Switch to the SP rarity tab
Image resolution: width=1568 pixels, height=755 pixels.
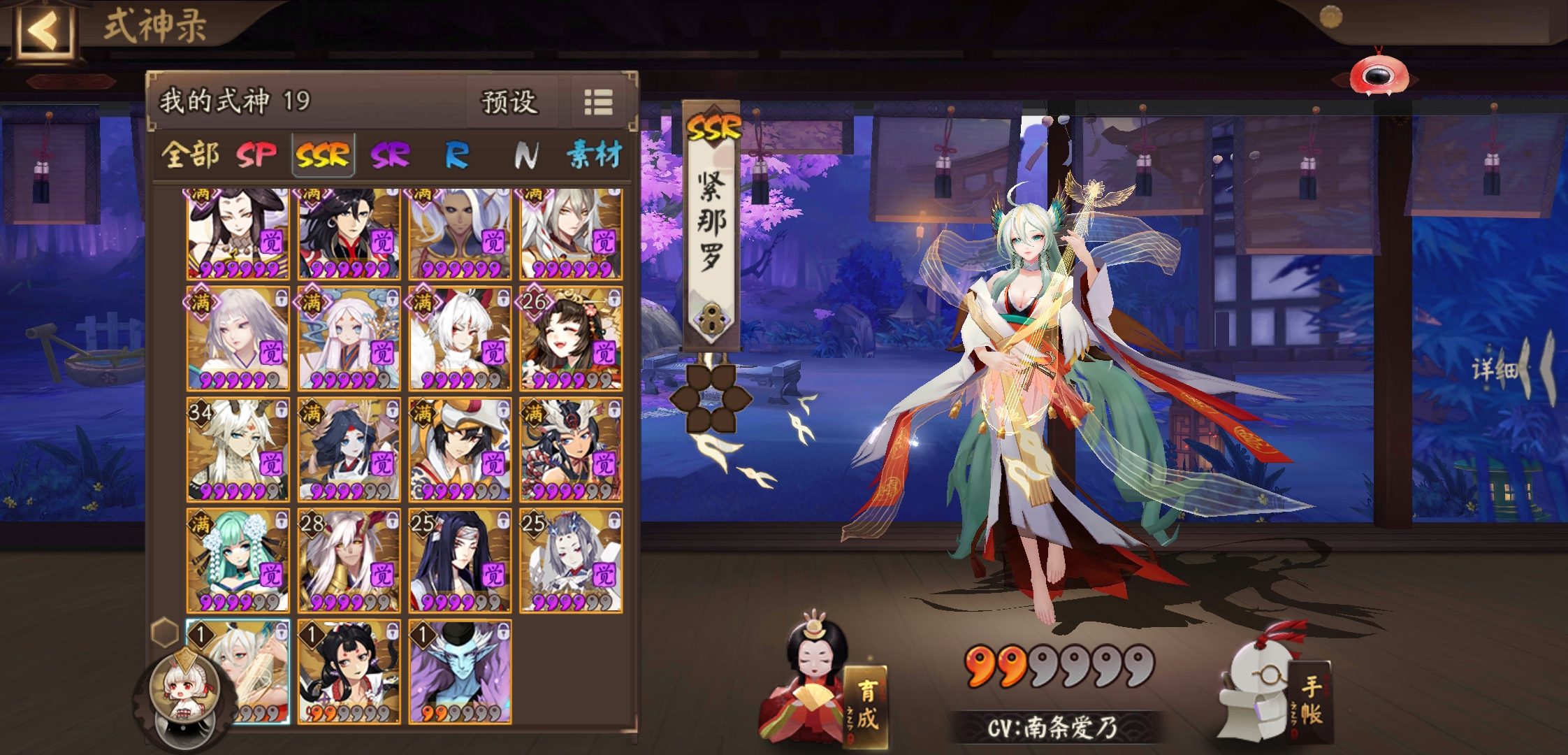tap(256, 154)
